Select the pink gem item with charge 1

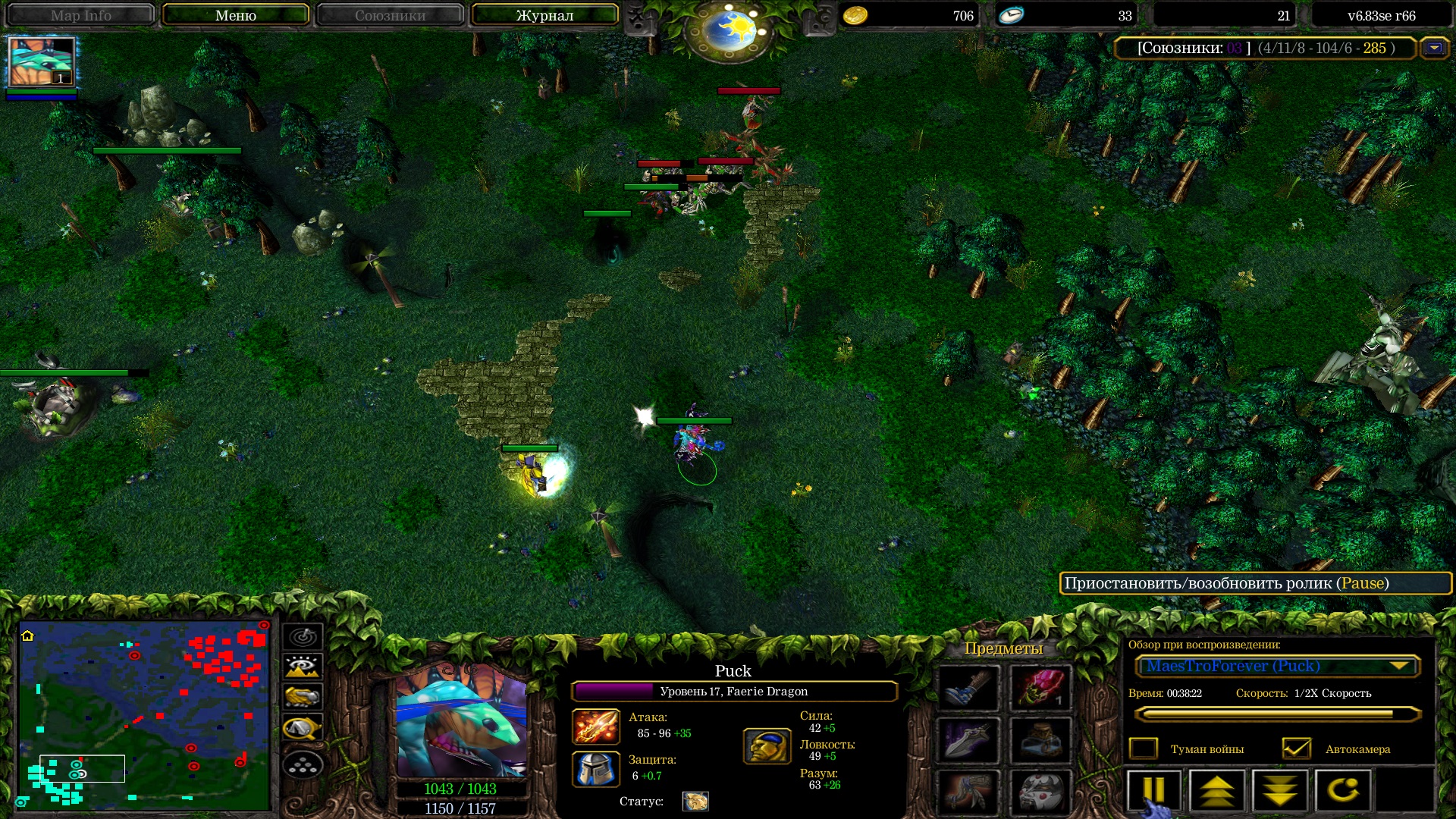(x=1040, y=688)
